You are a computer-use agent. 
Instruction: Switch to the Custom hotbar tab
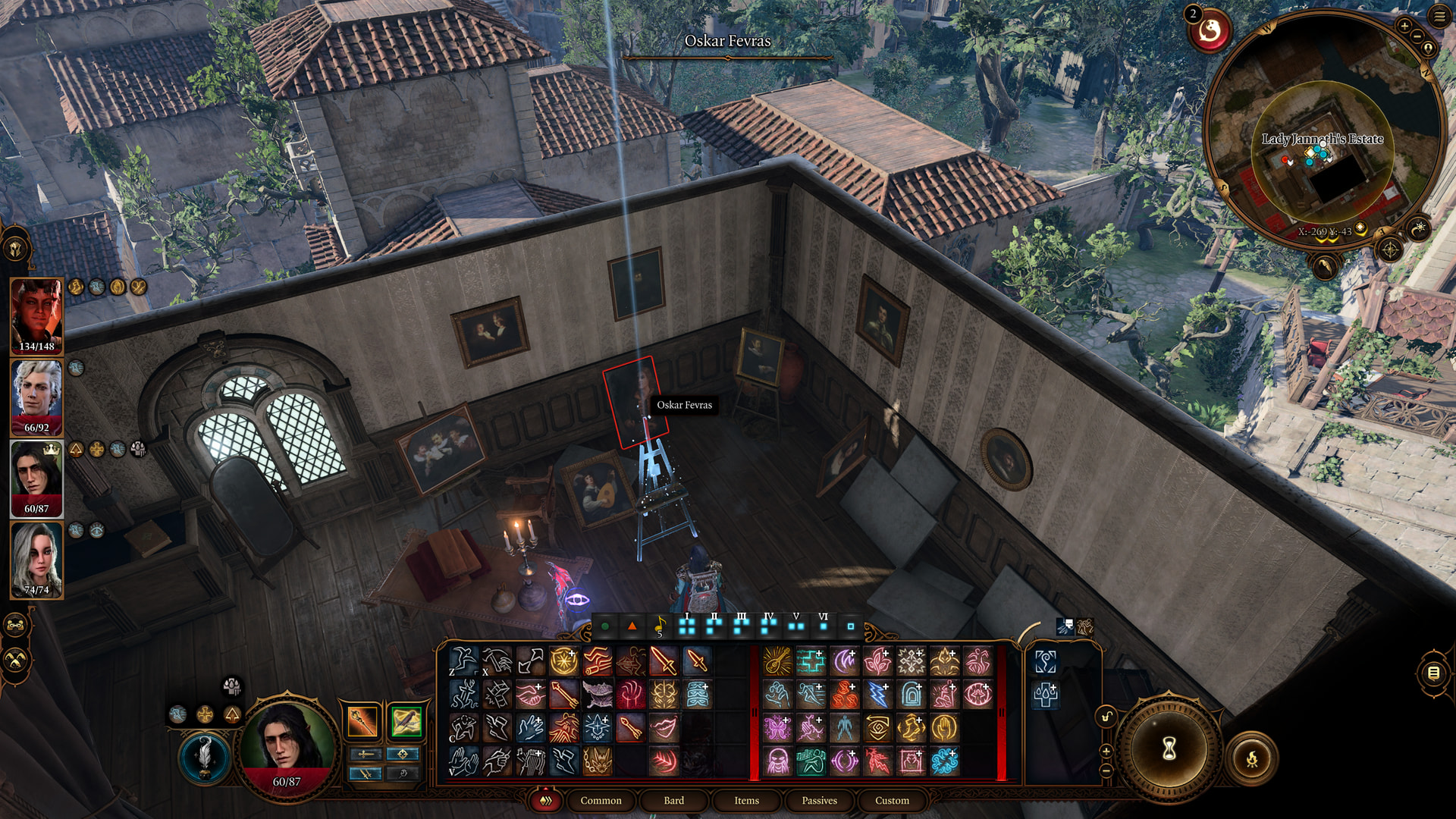(892, 800)
